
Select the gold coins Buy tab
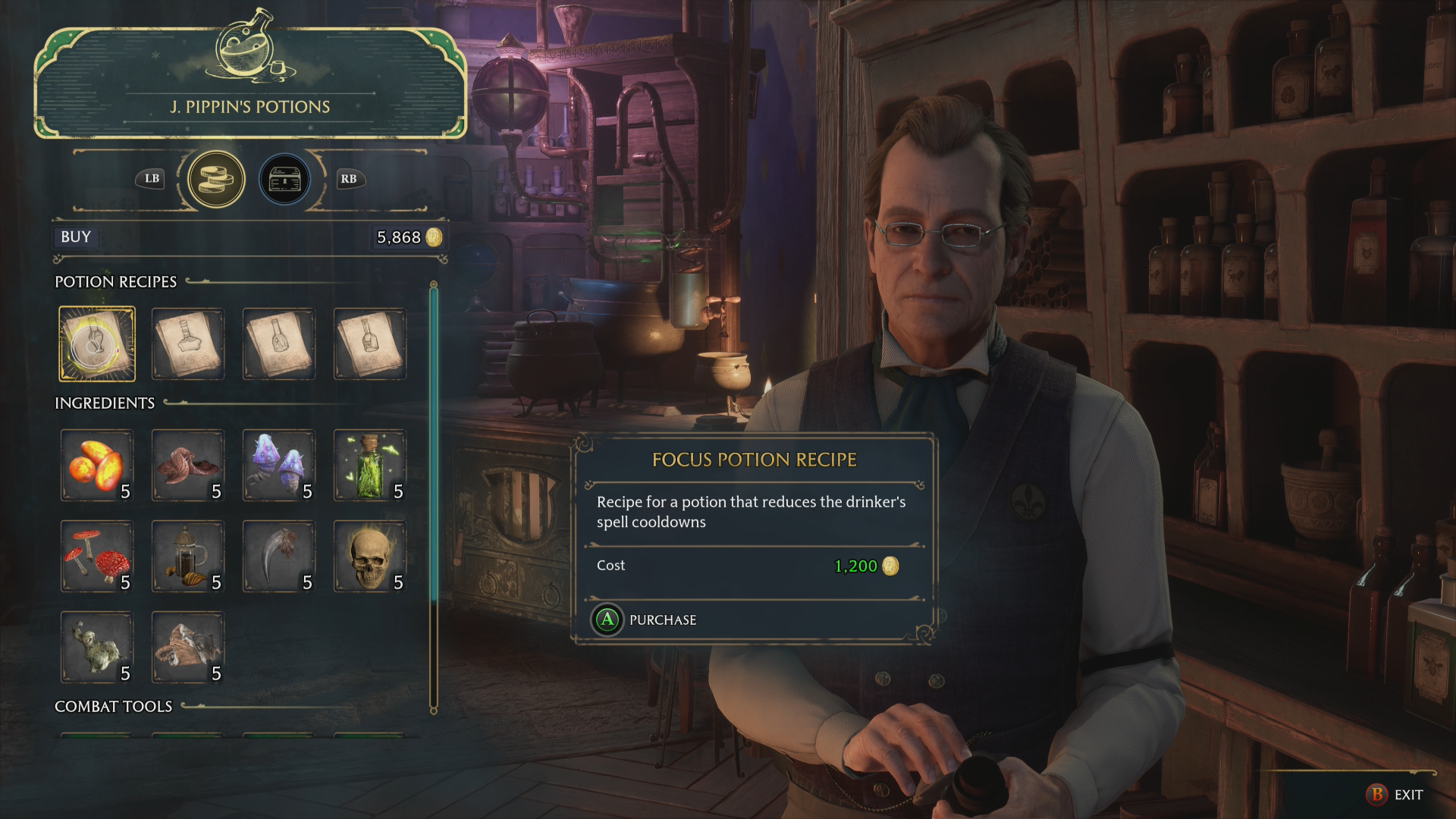[215, 179]
